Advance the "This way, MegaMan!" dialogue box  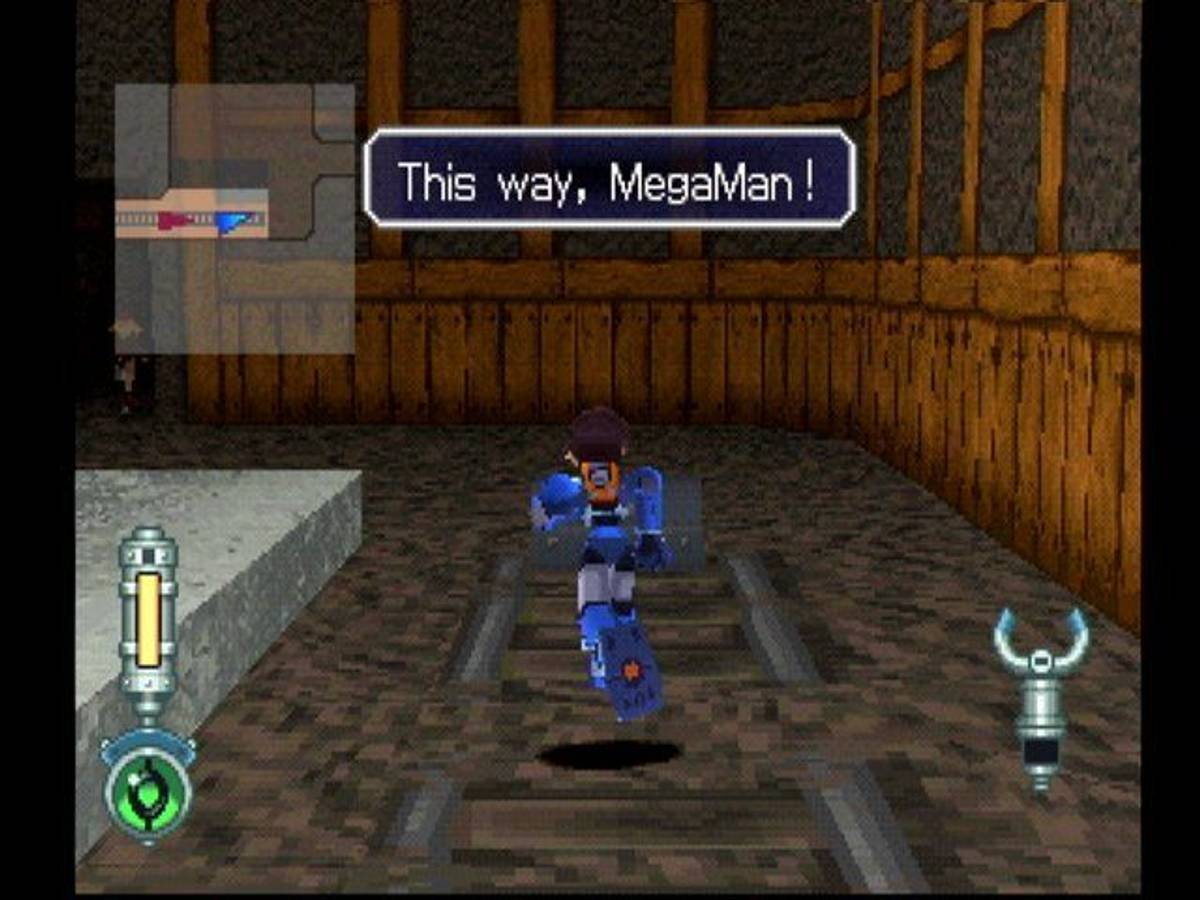tap(609, 178)
